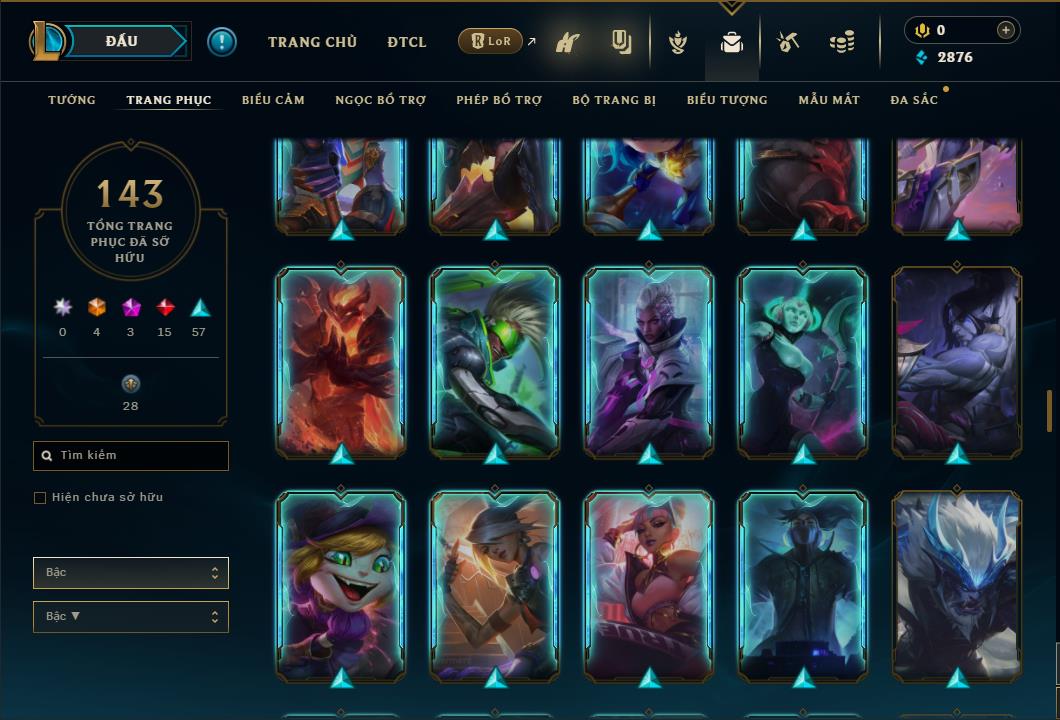Switch to the ĐA SẮC tab

point(914,100)
